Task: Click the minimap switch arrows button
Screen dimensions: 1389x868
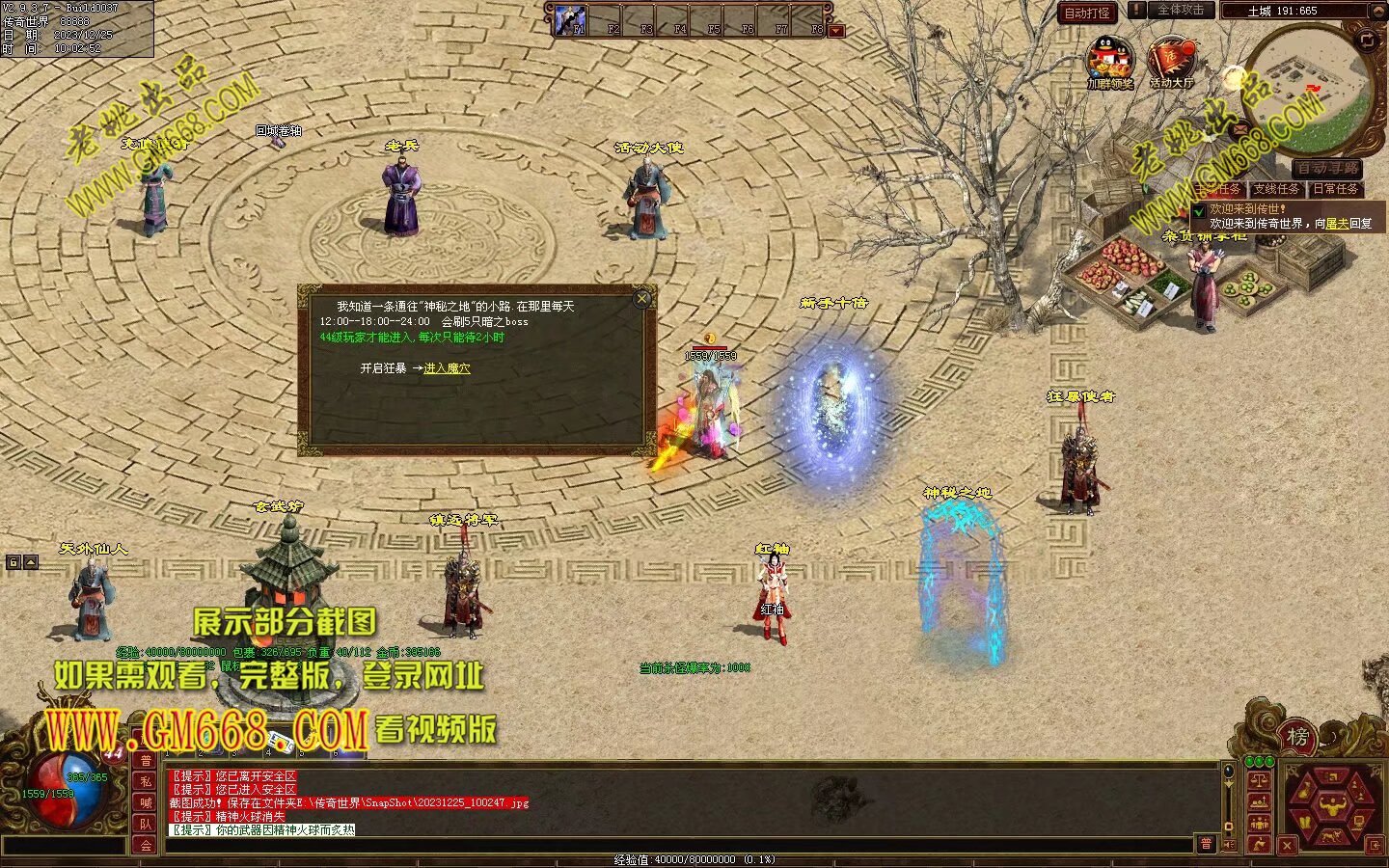Action: pos(1367,40)
